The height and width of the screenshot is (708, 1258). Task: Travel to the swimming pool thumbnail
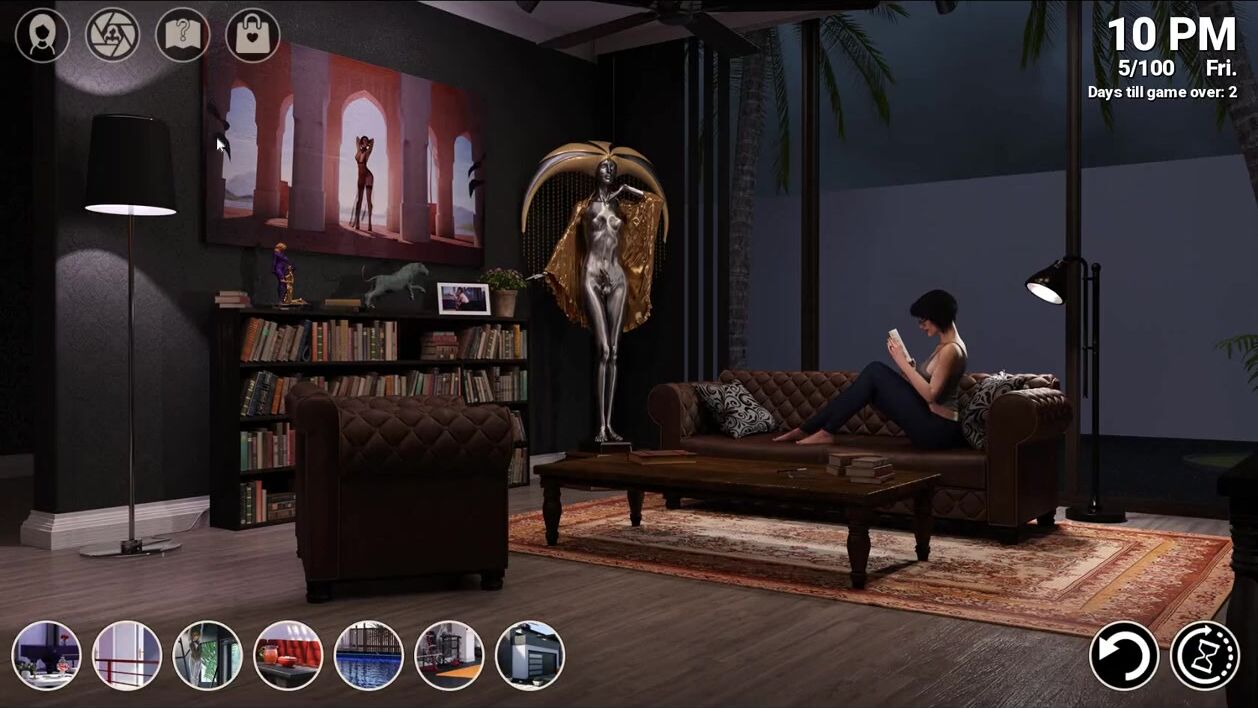click(369, 656)
